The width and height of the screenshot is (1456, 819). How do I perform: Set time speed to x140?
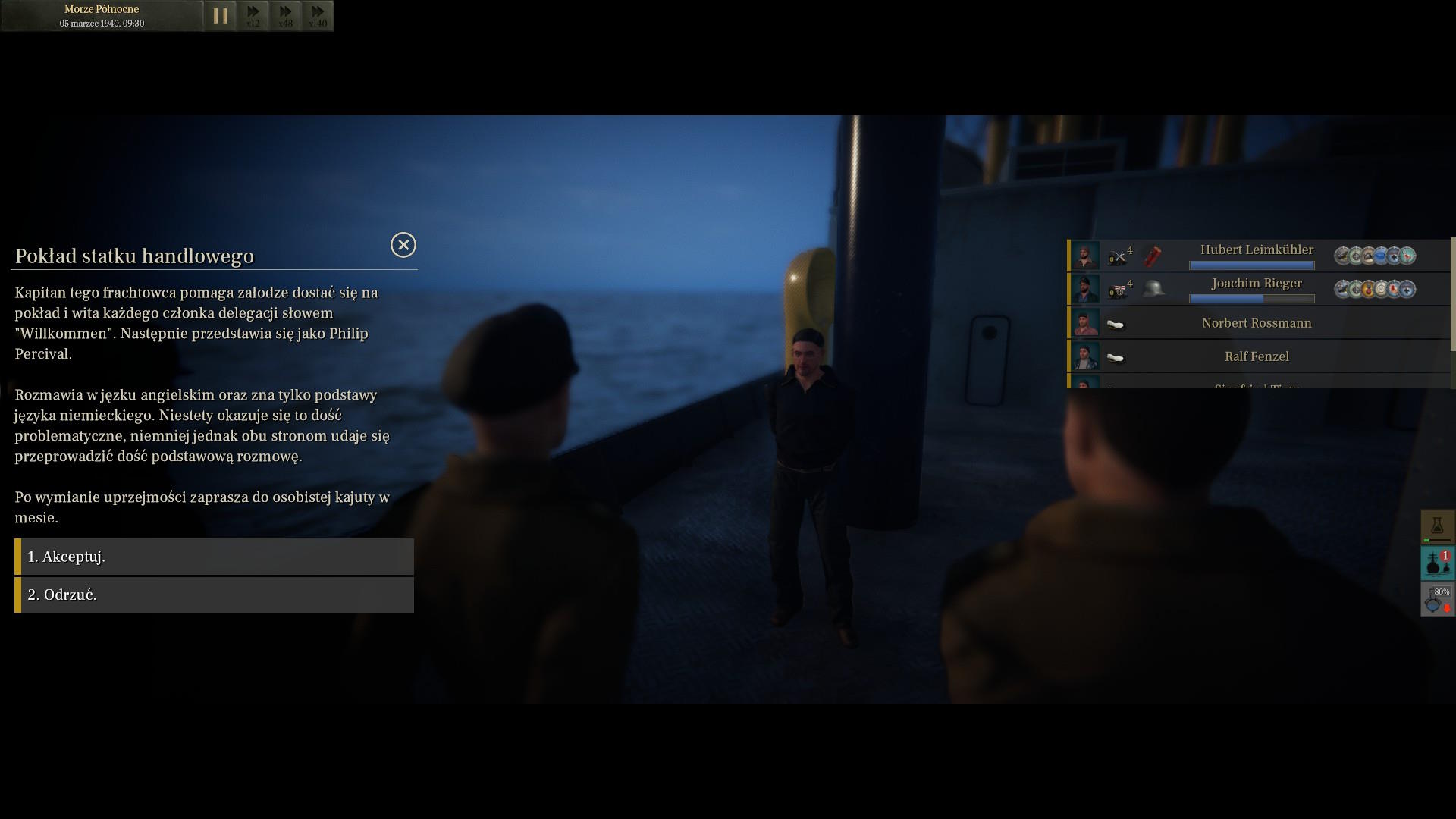click(x=318, y=15)
